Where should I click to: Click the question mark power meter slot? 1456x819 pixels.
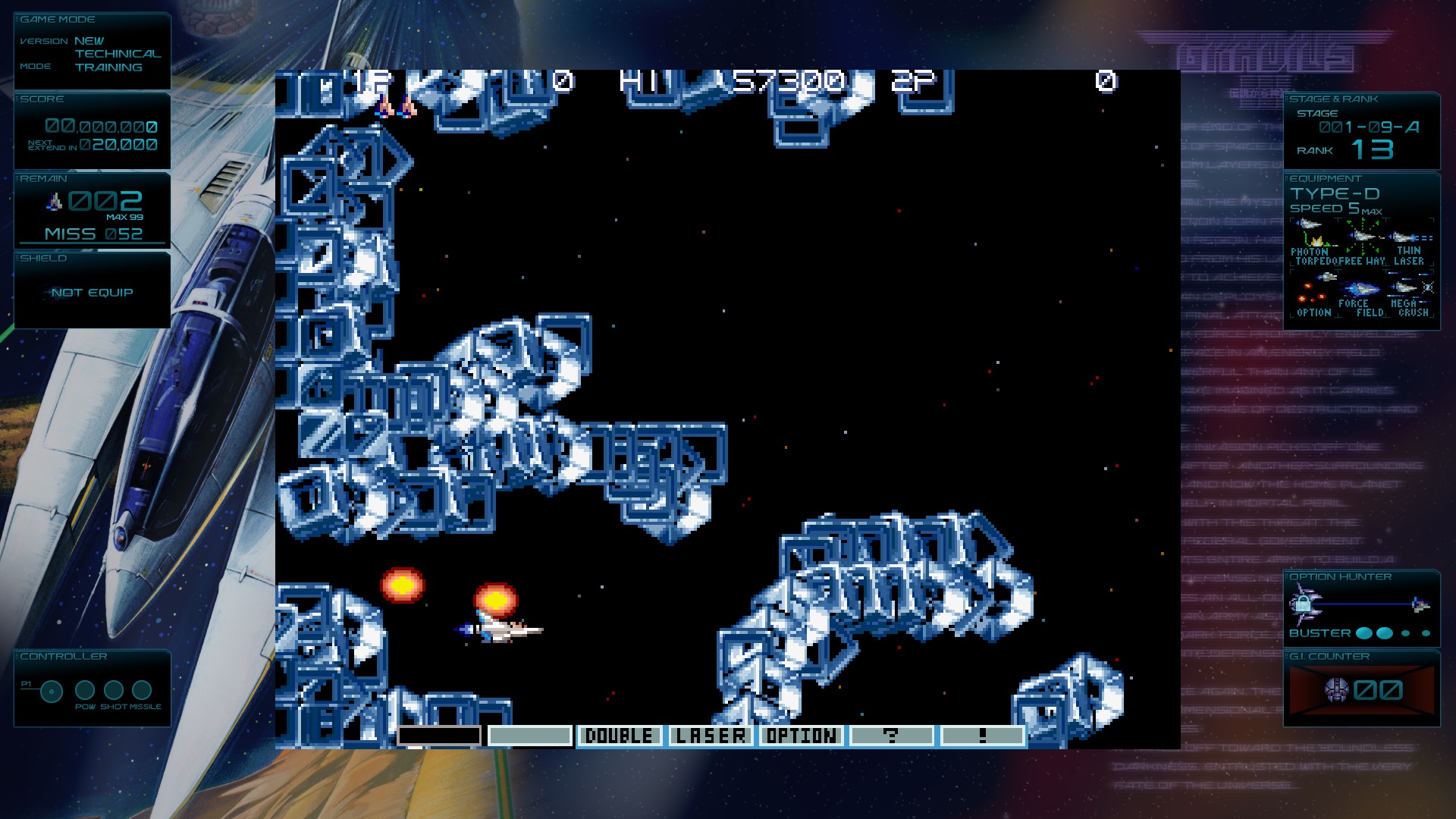(x=891, y=736)
